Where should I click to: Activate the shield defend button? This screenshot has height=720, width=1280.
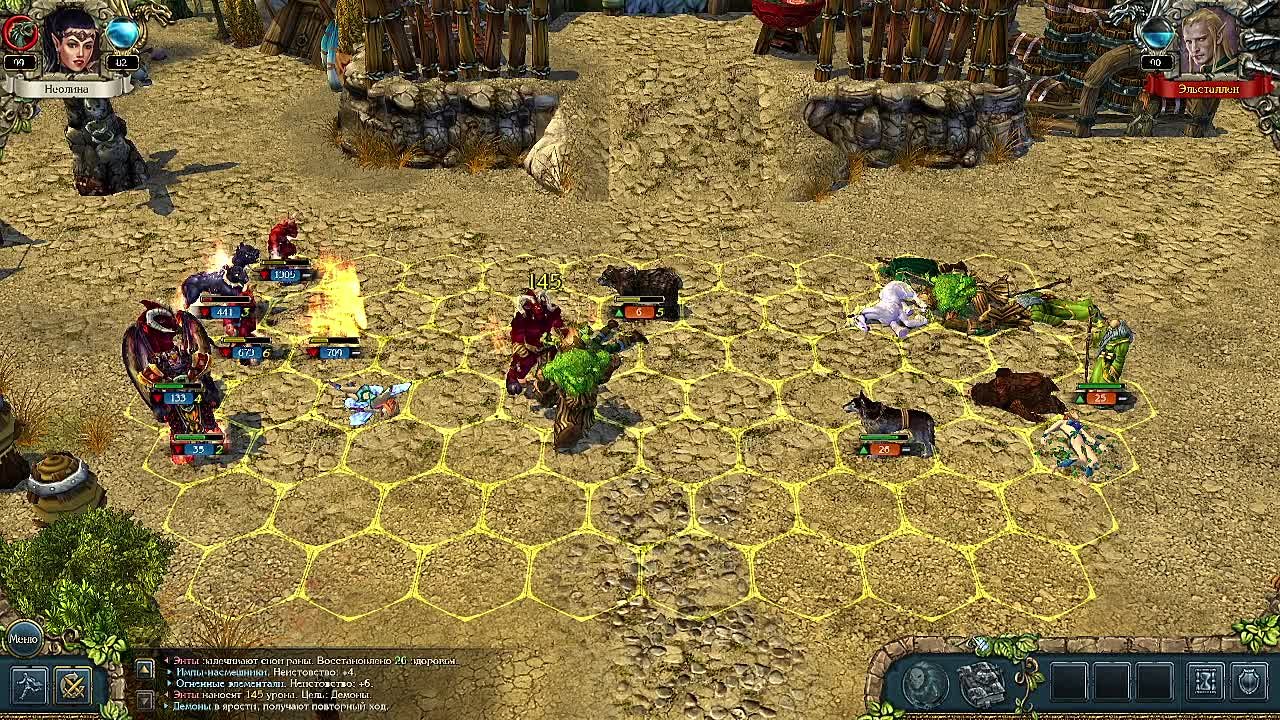[x=1249, y=683]
